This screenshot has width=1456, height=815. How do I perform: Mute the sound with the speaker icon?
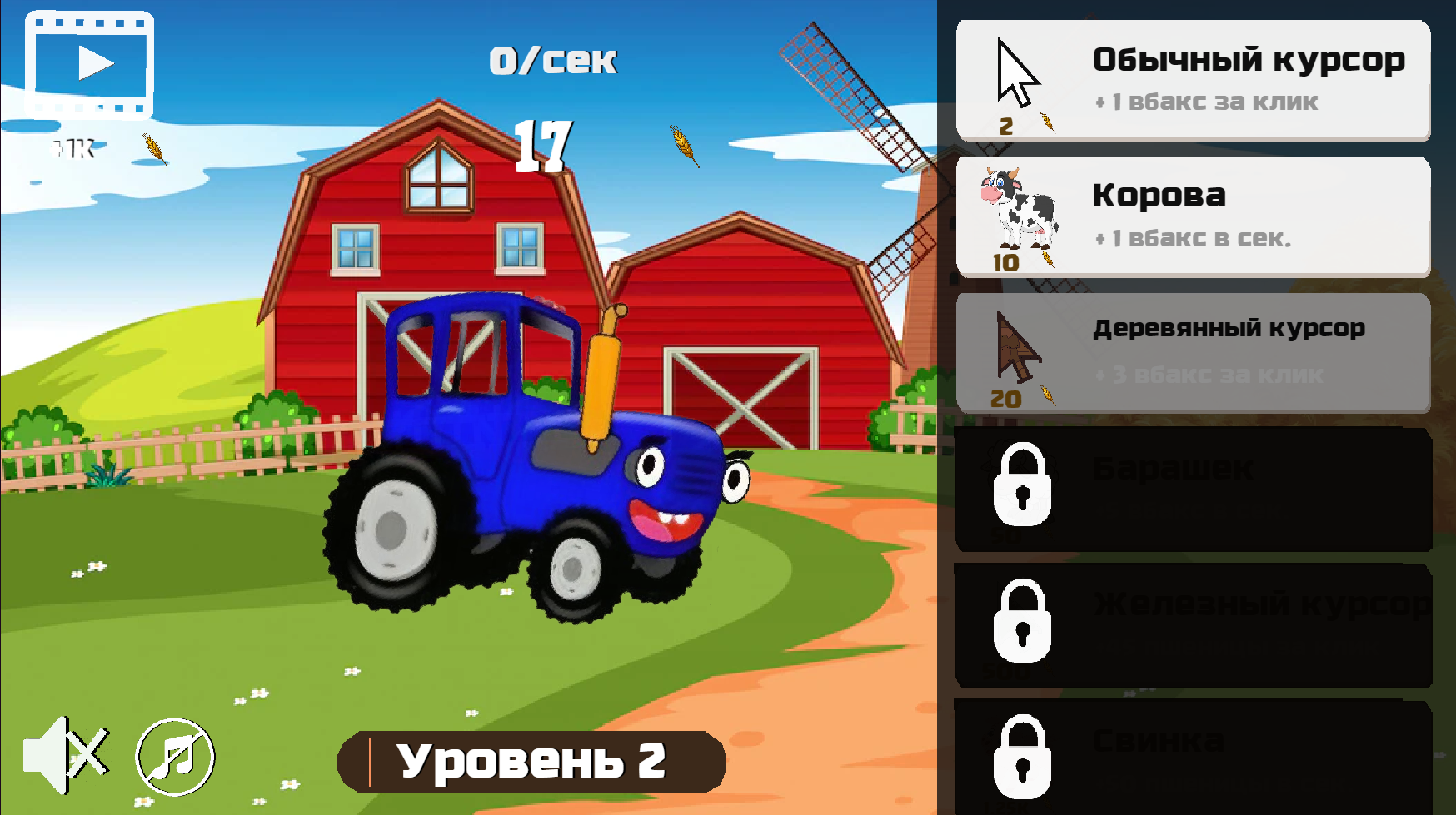click(71, 759)
